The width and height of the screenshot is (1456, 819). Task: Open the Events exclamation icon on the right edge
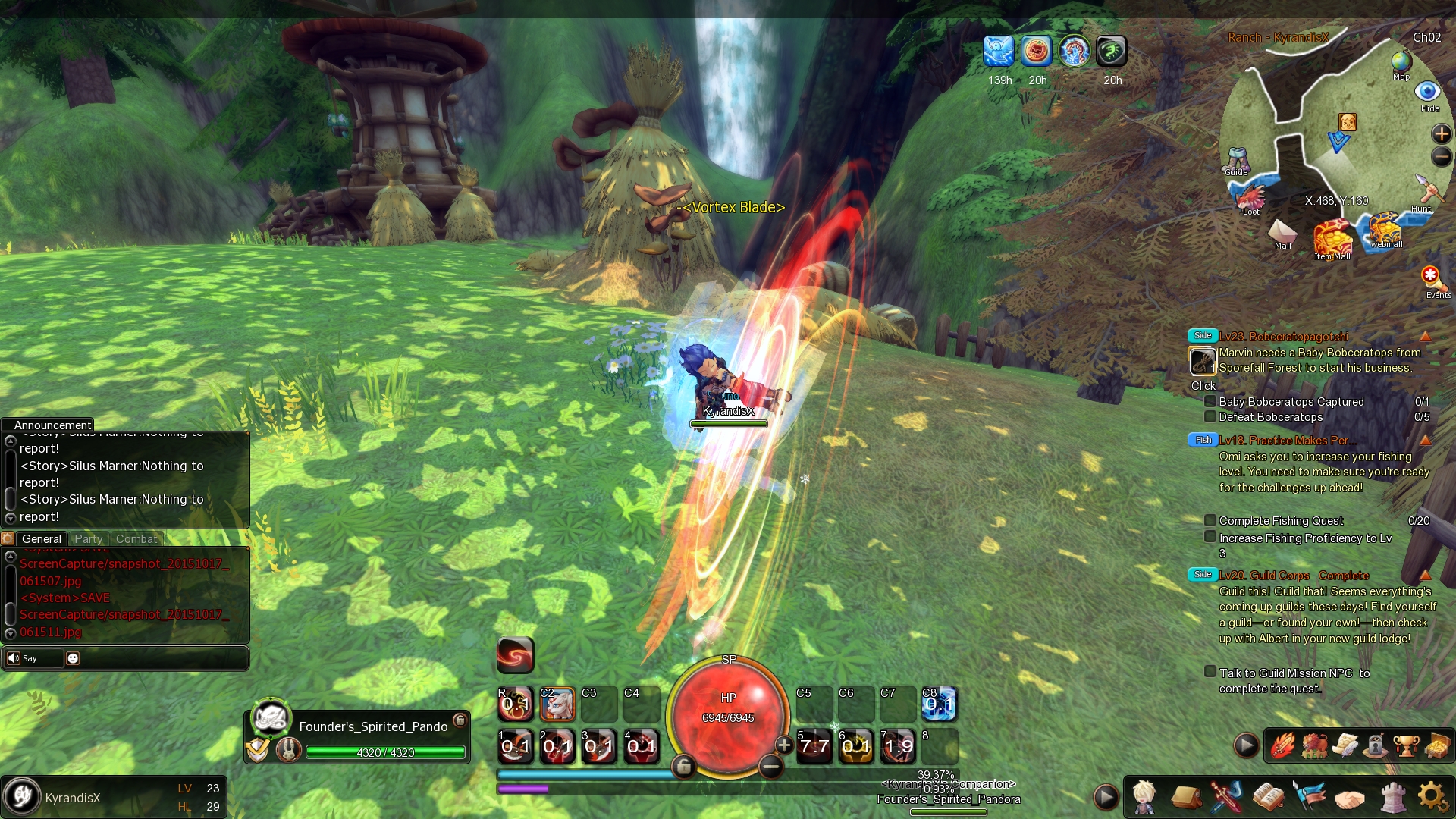[x=1430, y=277]
